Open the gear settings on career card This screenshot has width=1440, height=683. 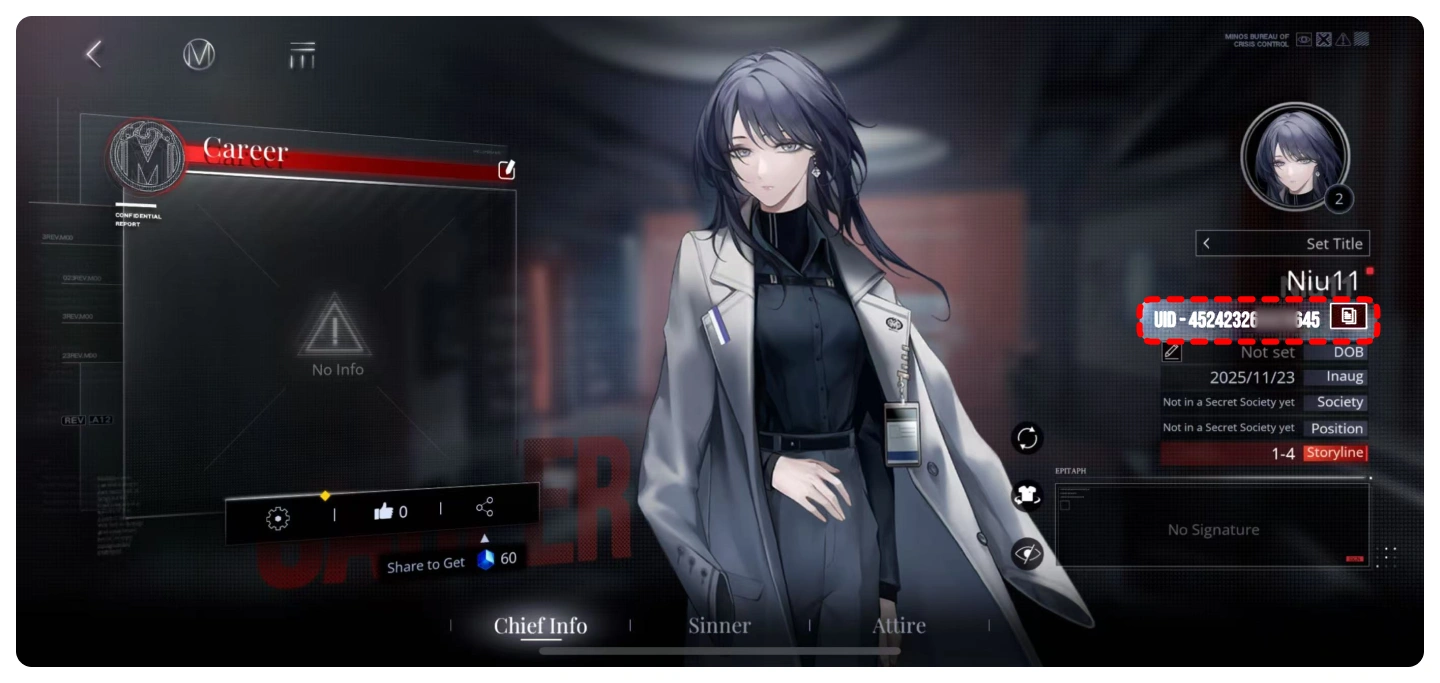(277, 517)
